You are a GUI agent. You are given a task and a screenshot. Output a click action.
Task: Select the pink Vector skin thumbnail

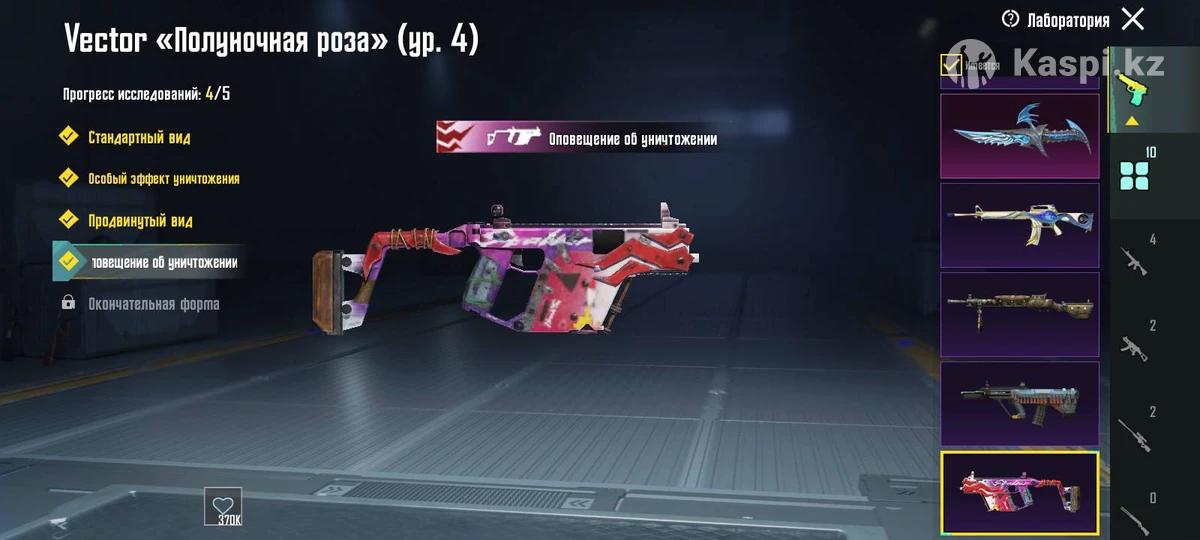click(1019, 493)
